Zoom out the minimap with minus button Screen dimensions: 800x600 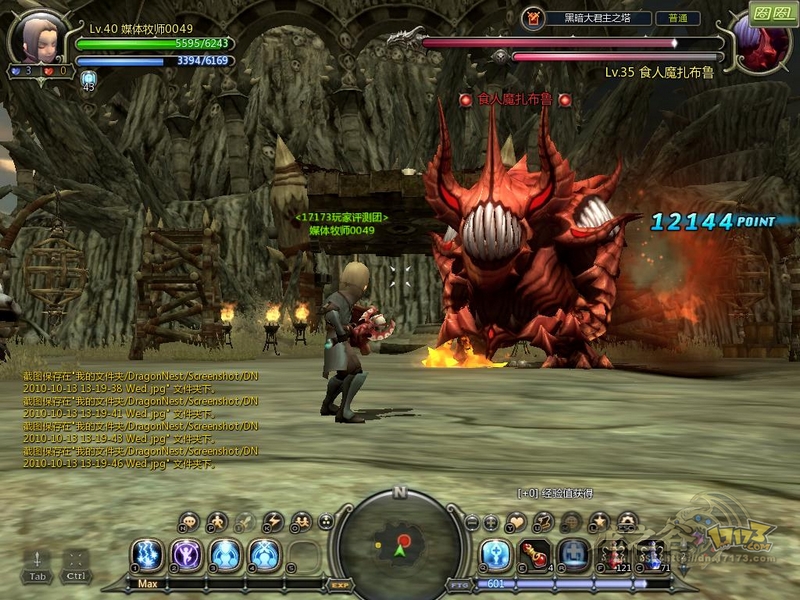pyautogui.click(x=472, y=522)
